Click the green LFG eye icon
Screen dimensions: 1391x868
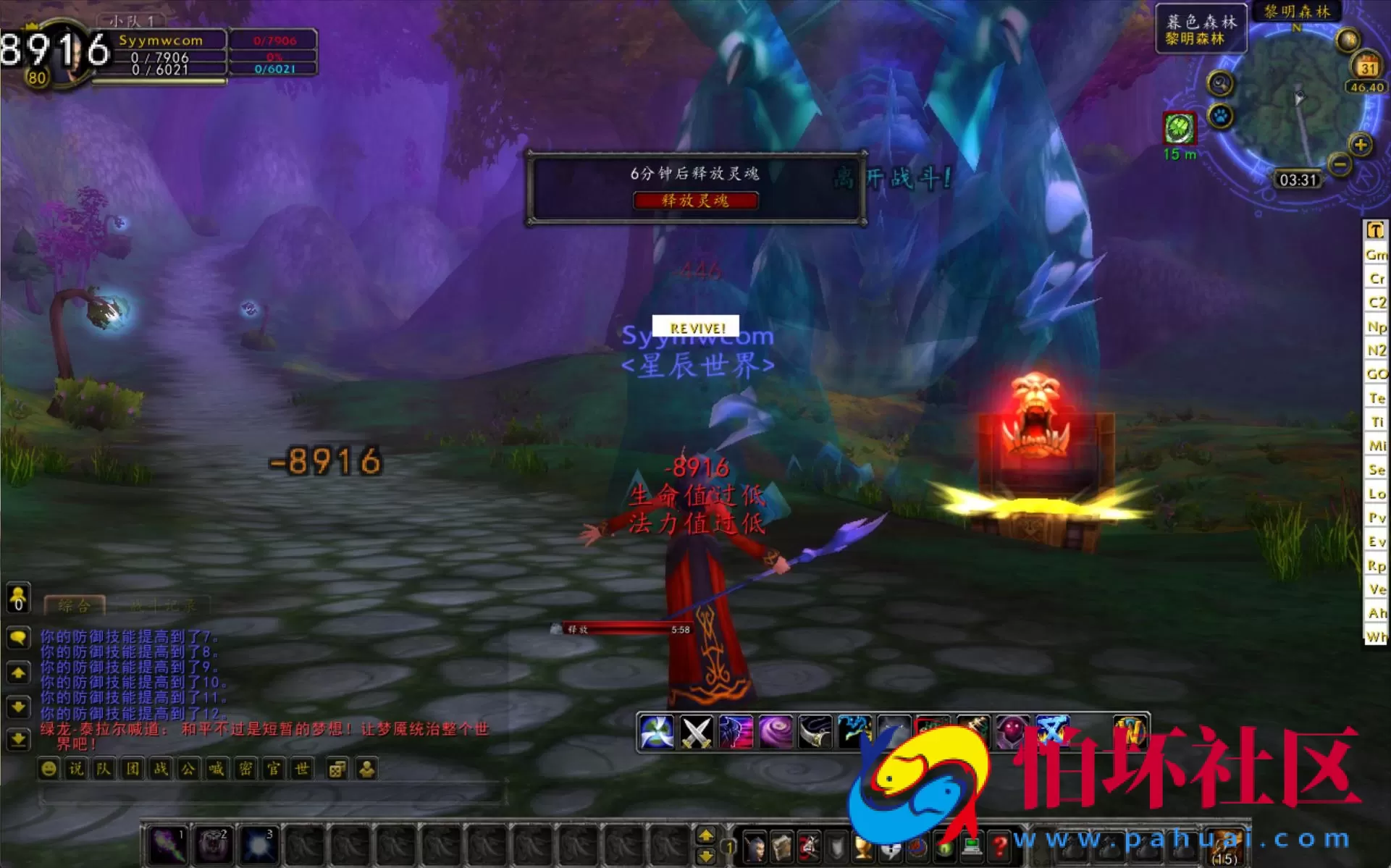[x=943, y=847]
